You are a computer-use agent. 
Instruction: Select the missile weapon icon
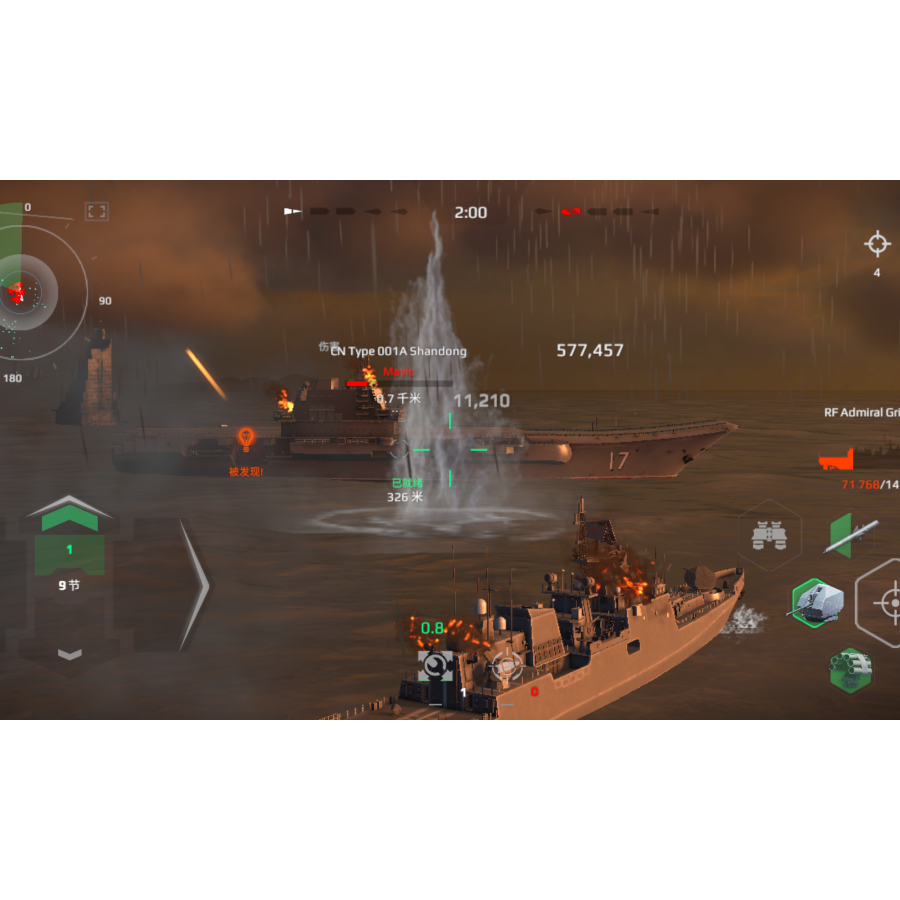click(850, 535)
